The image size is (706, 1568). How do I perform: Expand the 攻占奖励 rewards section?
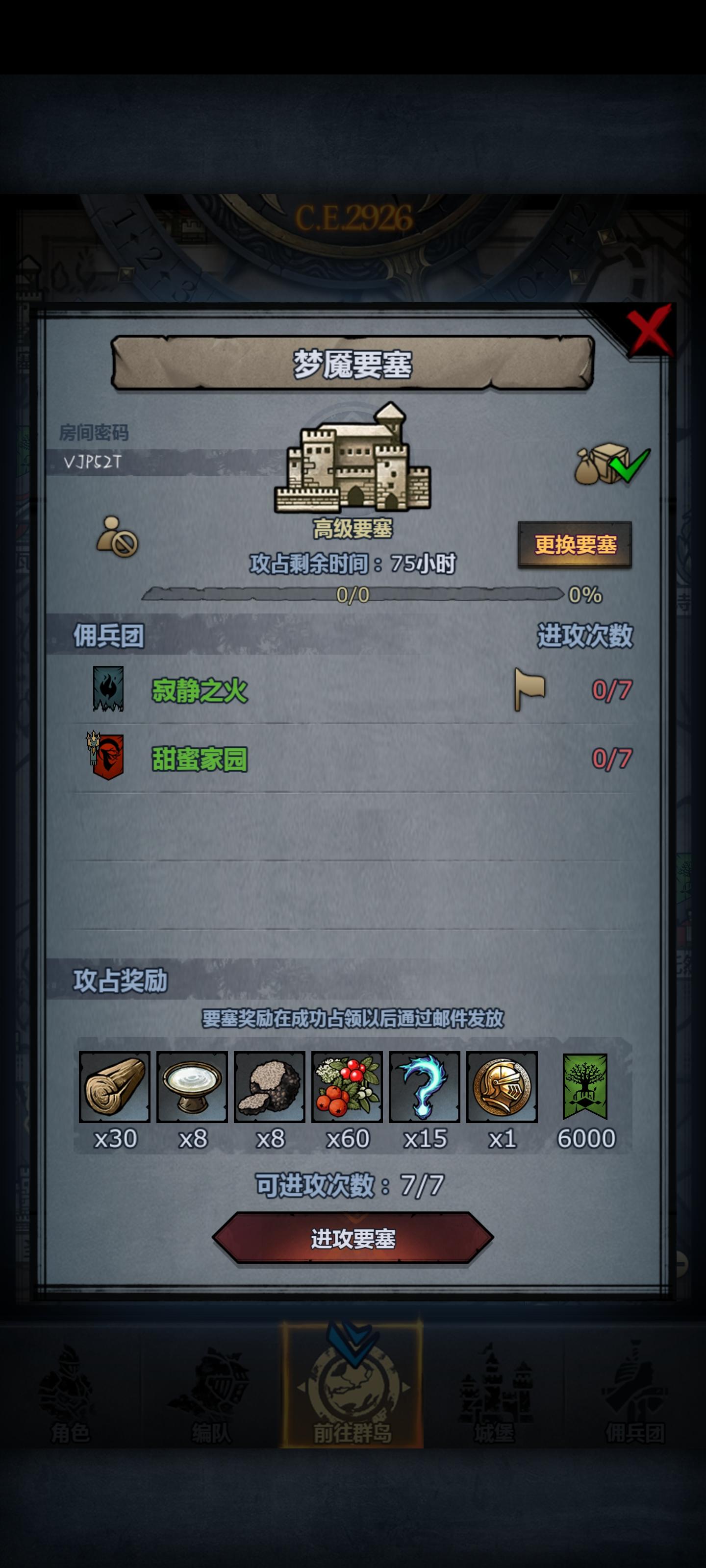[x=120, y=980]
